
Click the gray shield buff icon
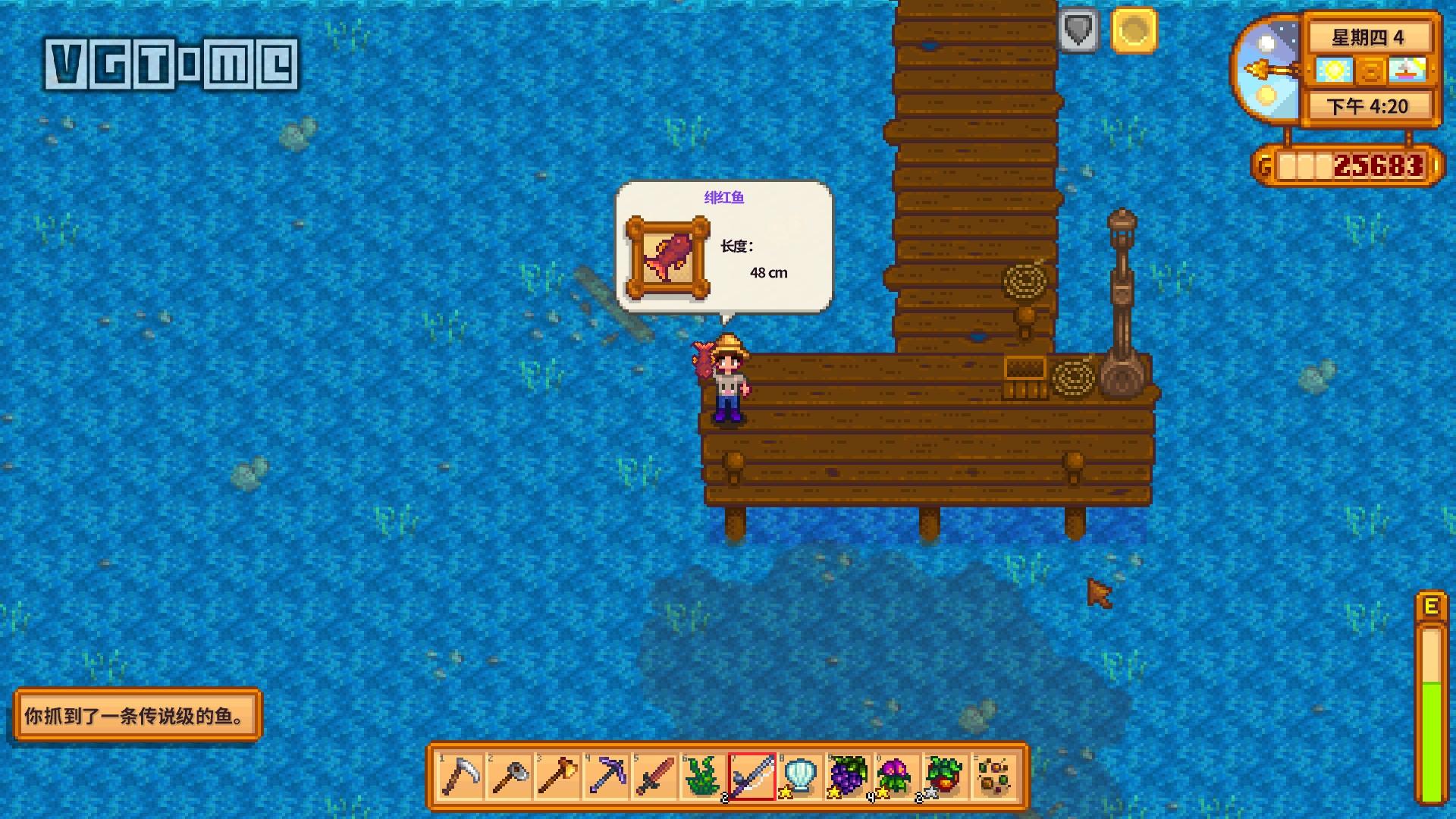point(1078,31)
